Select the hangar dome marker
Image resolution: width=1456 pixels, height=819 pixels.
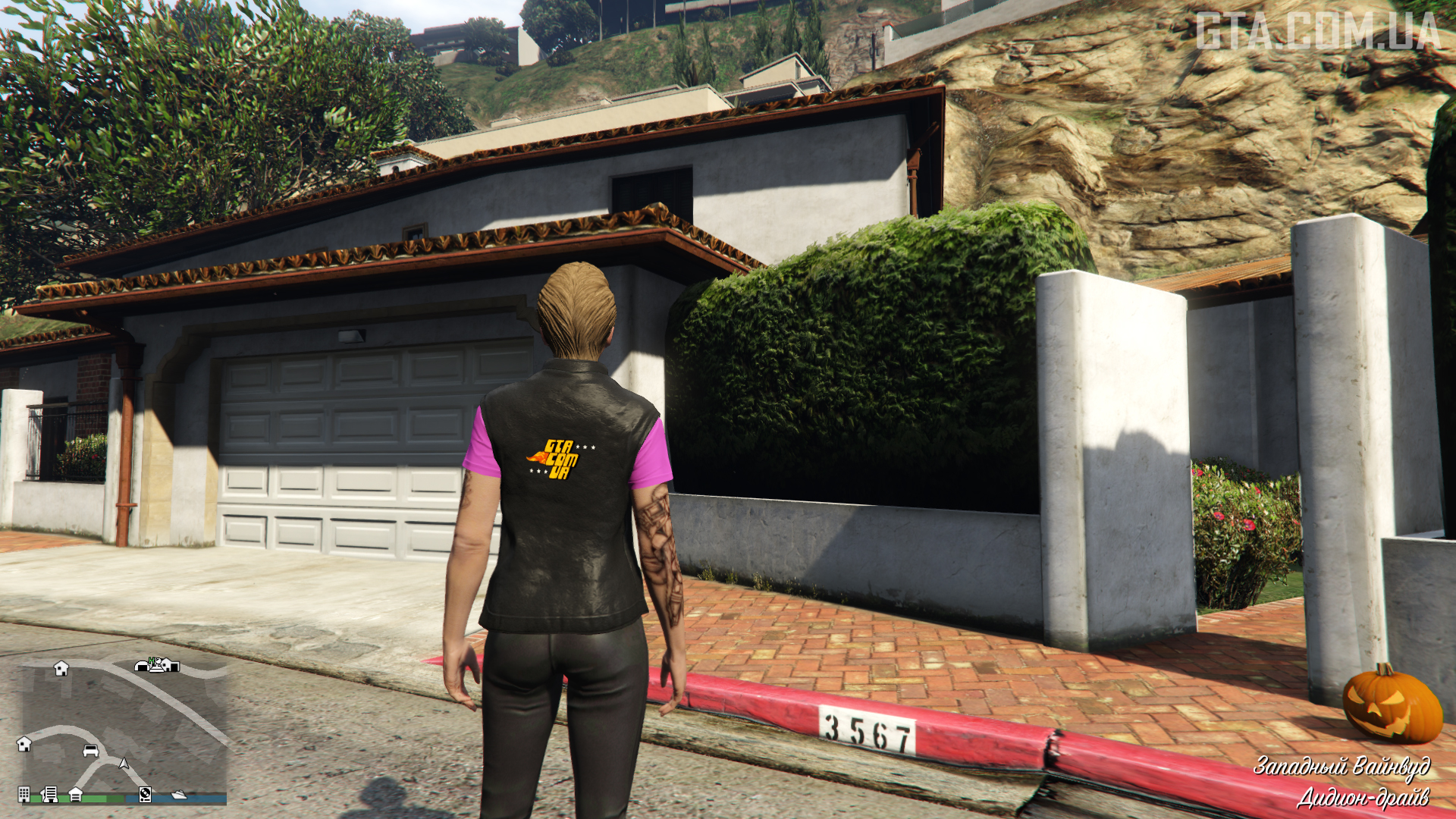[x=142, y=666]
